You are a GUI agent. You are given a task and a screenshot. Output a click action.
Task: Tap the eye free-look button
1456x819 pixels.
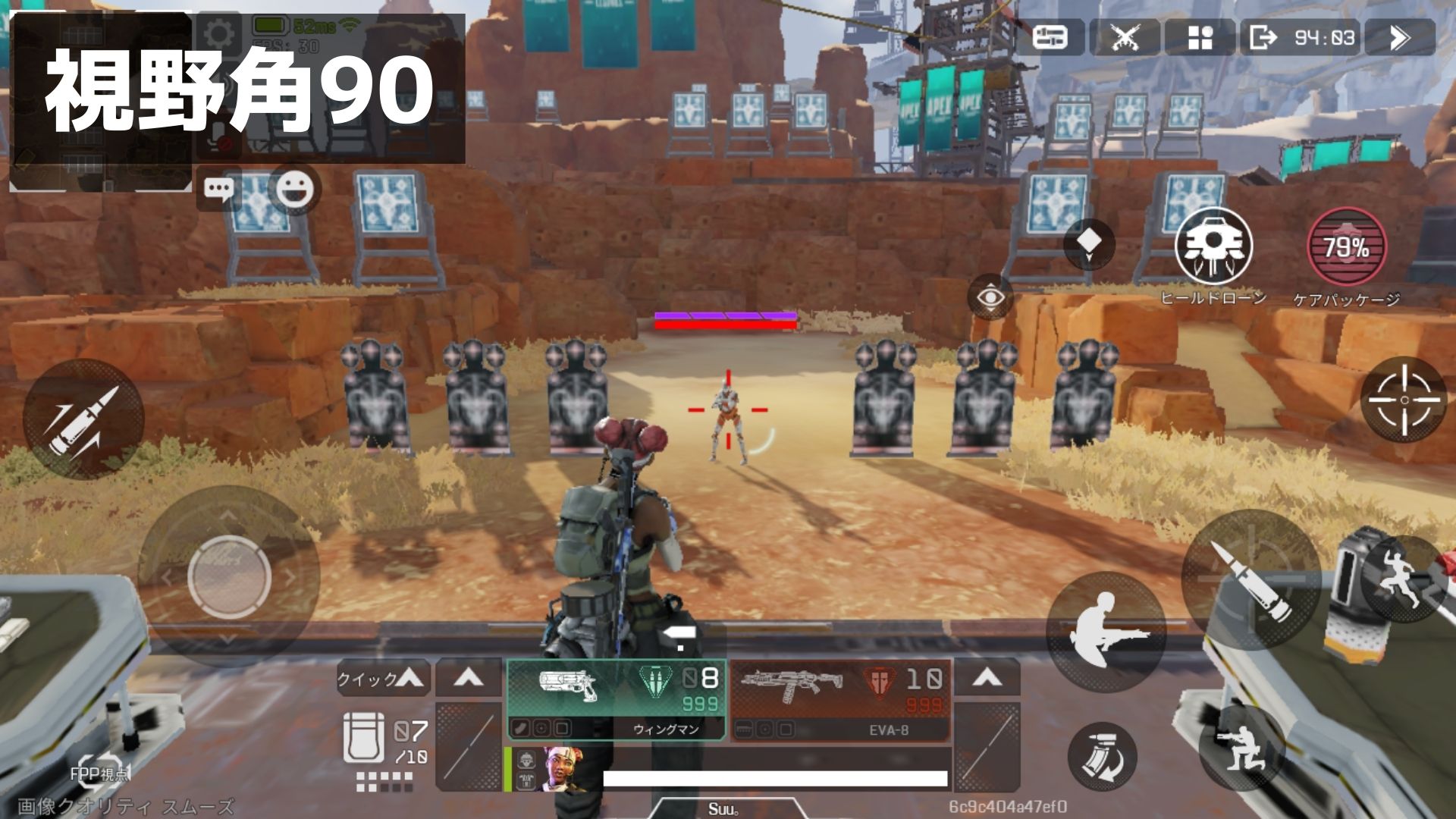coord(990,297)
